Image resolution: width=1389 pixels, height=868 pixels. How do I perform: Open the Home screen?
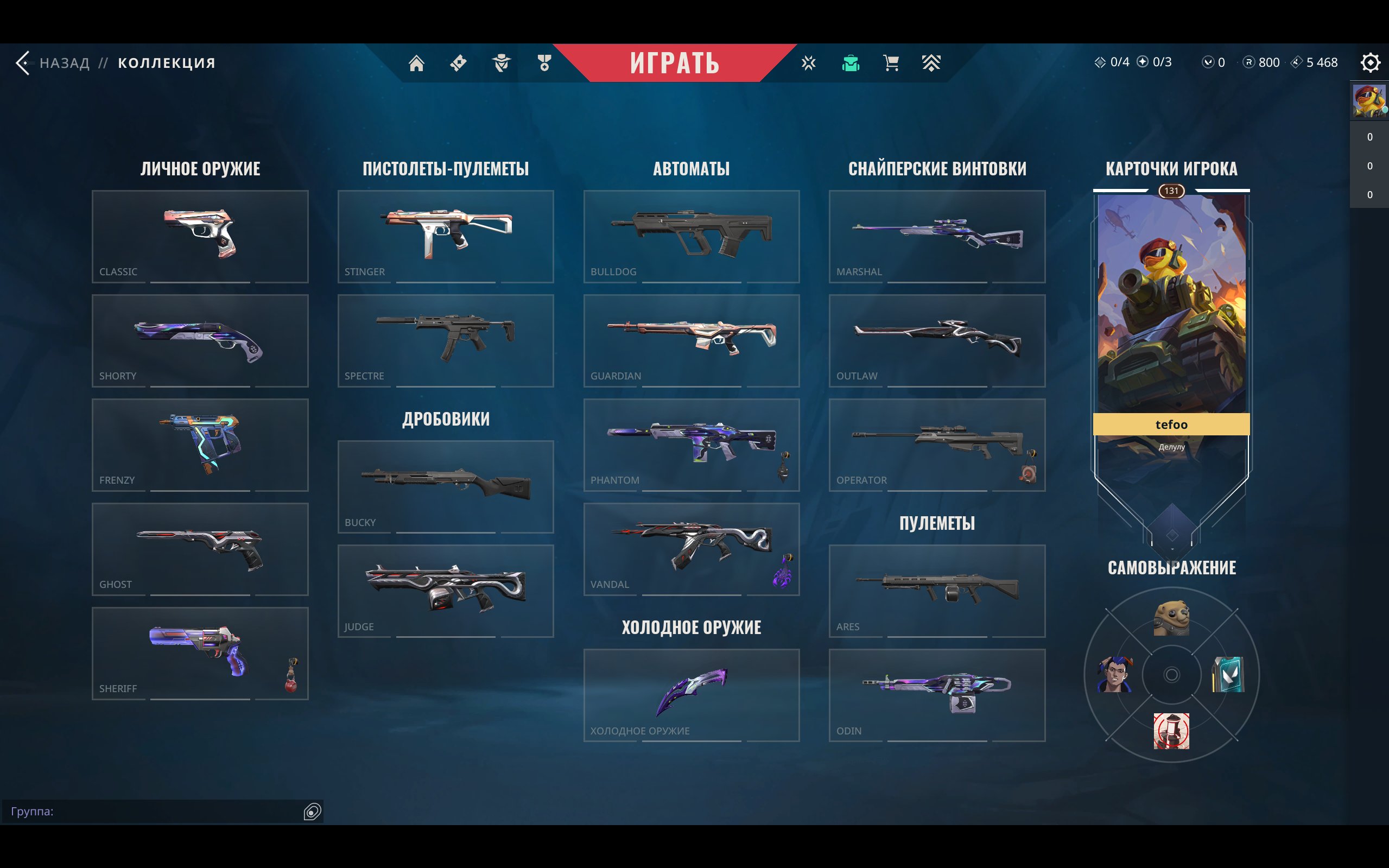417,63
